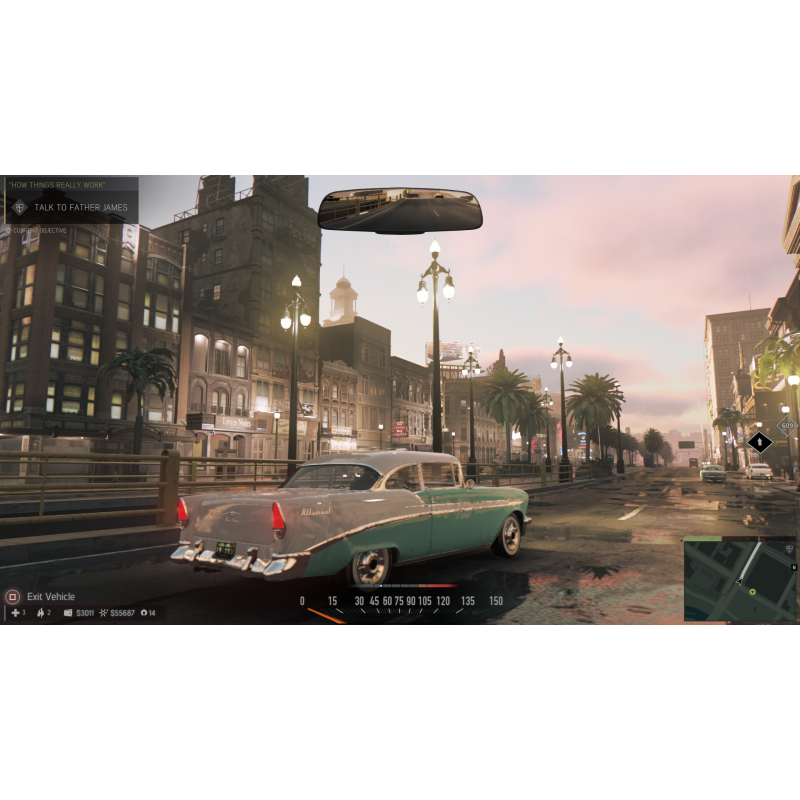This screenshot has height=800, width=800.
Task: Select the green marker on the minimap
Action: click(753, 592)
